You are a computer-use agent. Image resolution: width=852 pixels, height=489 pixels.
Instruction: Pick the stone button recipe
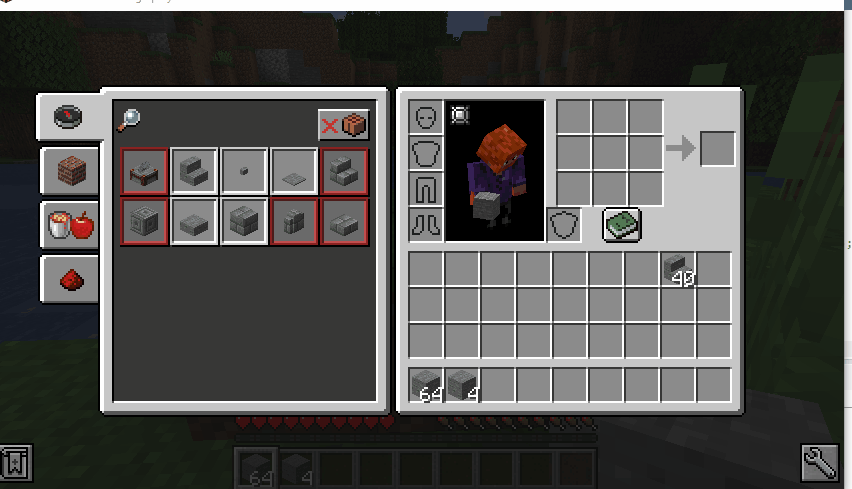(x=244, y=171)
